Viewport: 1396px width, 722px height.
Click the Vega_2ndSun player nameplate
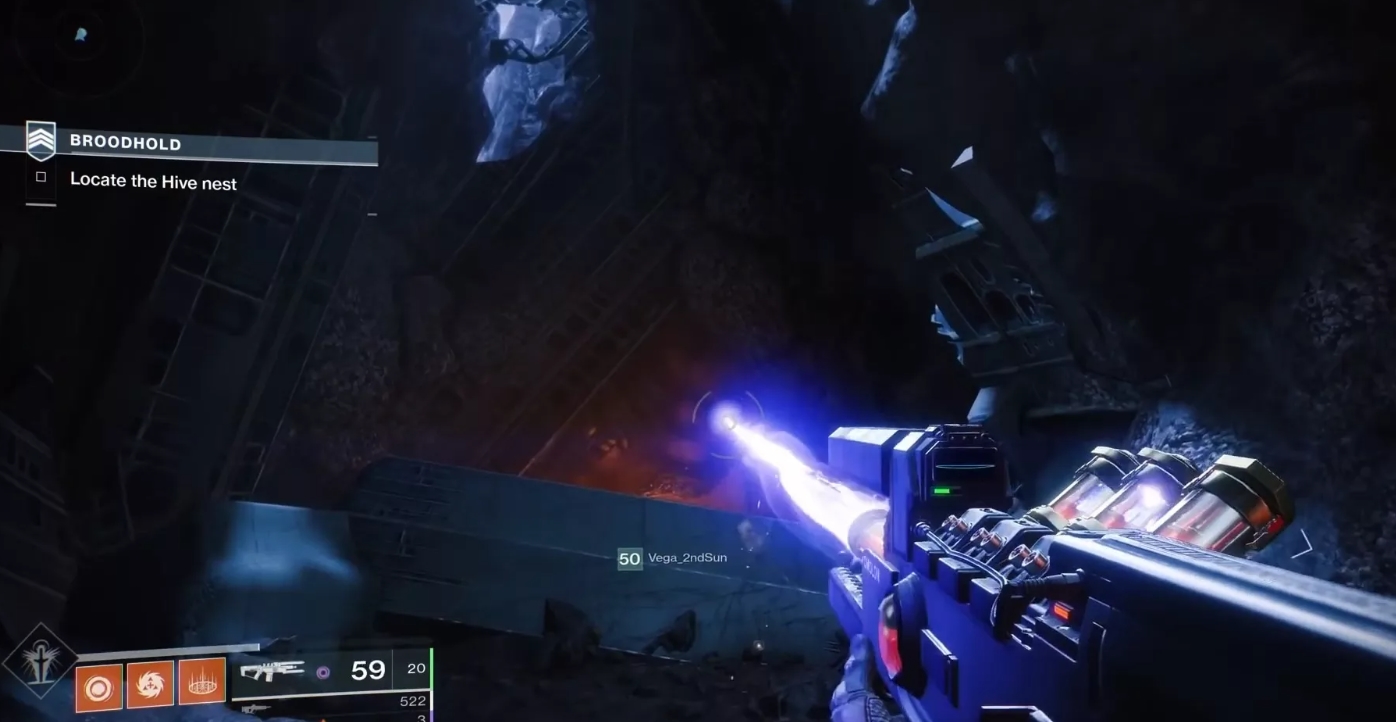pos(686,558)
